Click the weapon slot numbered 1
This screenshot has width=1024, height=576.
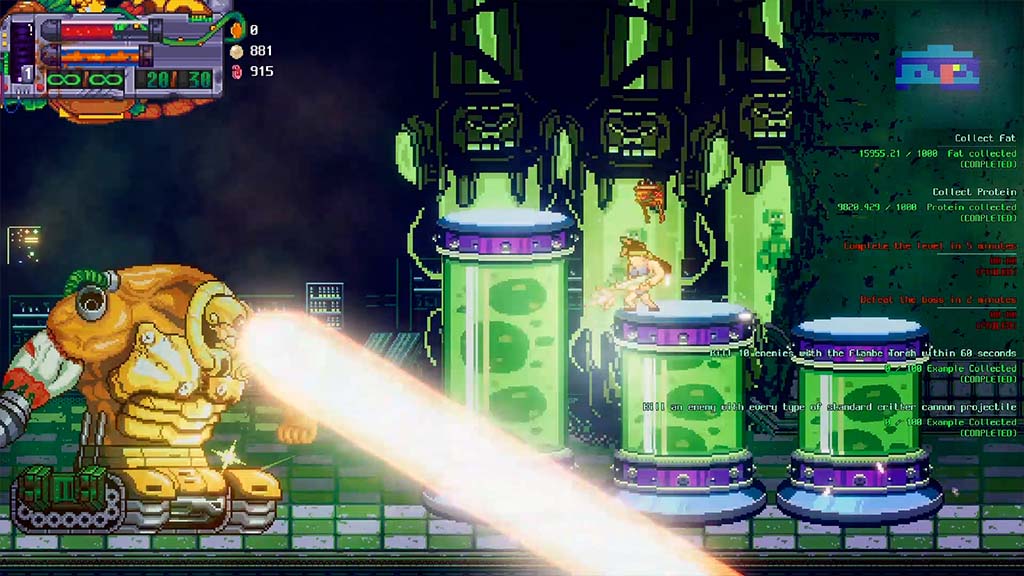(x=27, y=74)
